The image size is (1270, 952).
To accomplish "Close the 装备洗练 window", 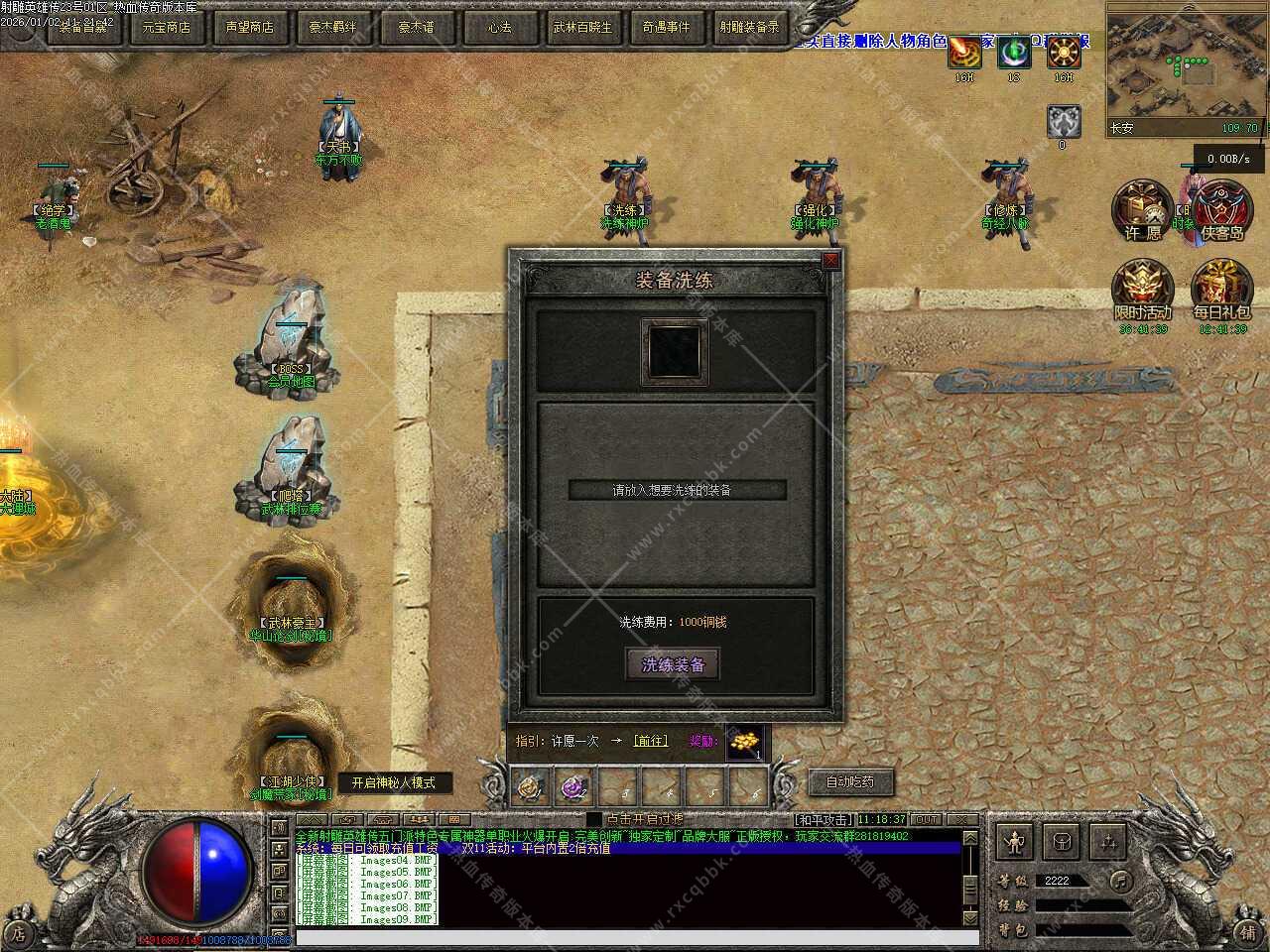I will [830, 260].
